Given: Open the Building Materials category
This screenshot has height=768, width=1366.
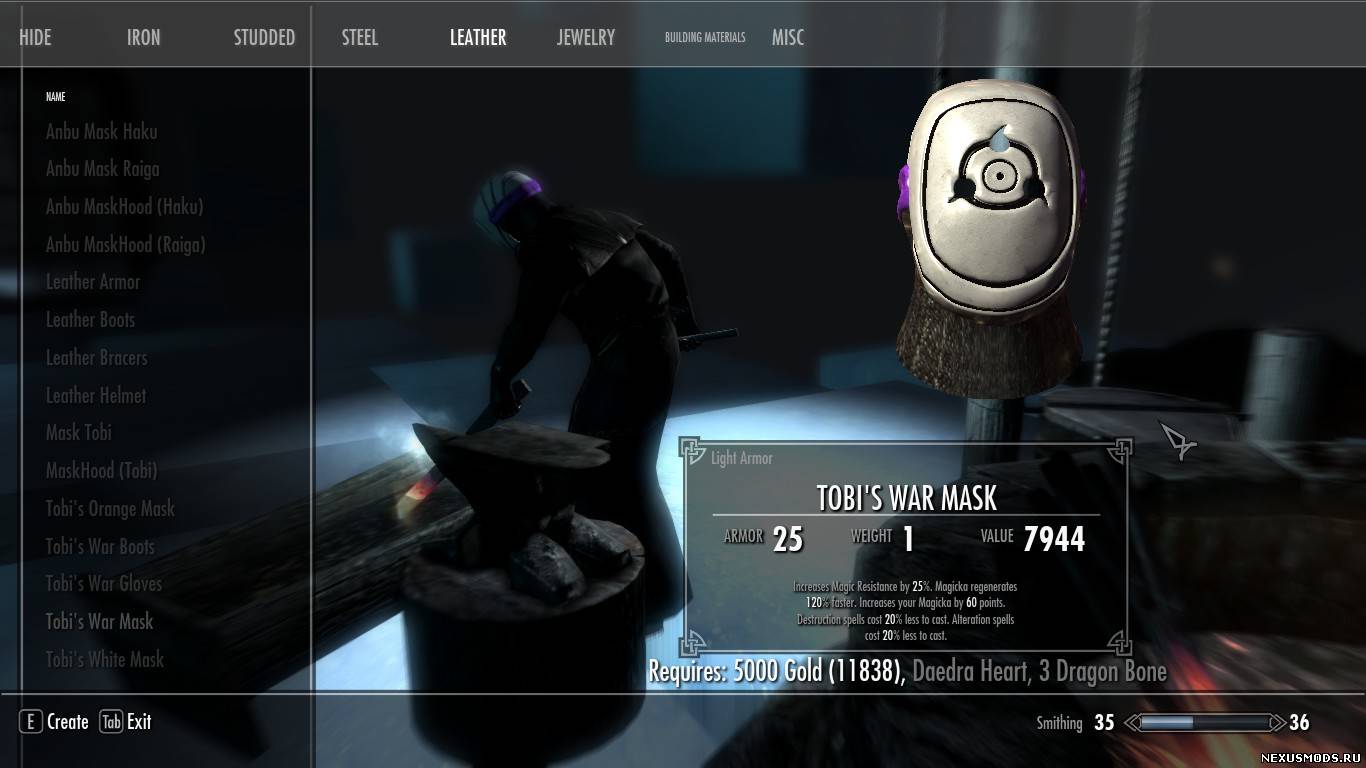Looking at the screenshot, I should (x=705, y=38).
